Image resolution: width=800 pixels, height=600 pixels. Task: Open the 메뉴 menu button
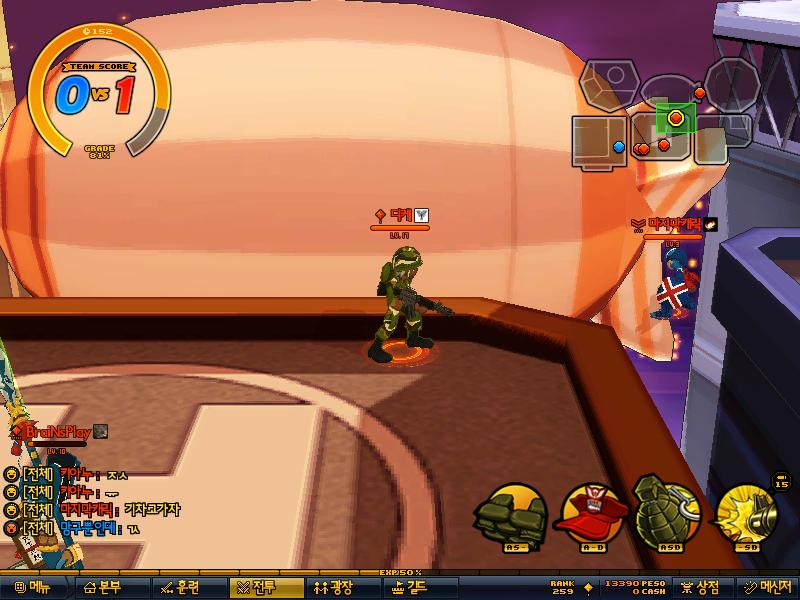tap(32, 588)
